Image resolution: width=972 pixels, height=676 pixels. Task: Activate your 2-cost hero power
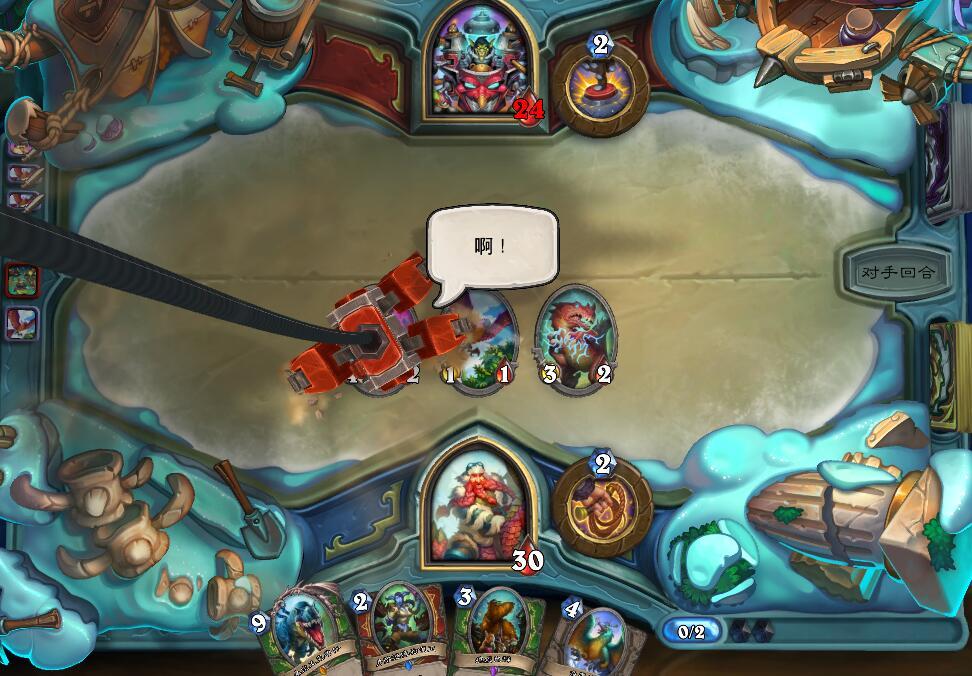pyautogui.click(x=602, y=506)
